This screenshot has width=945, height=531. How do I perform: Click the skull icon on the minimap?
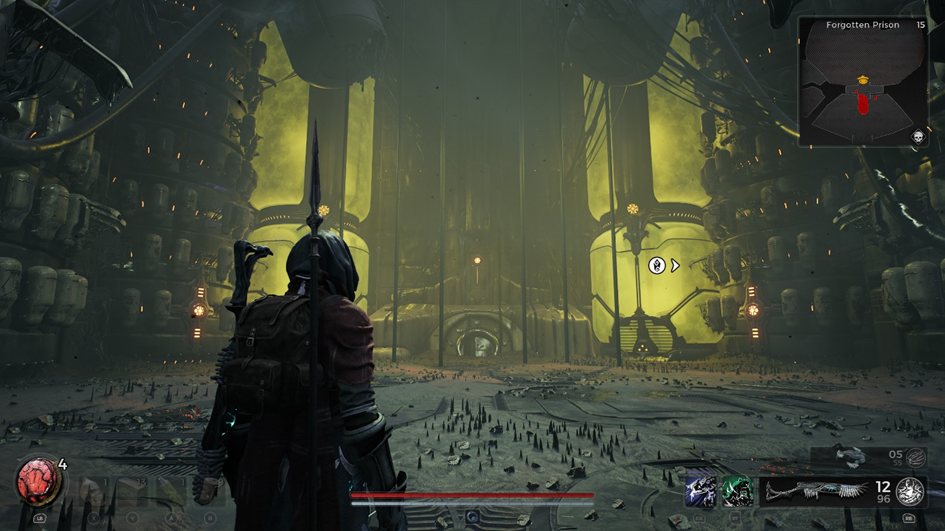click(916, 138)
